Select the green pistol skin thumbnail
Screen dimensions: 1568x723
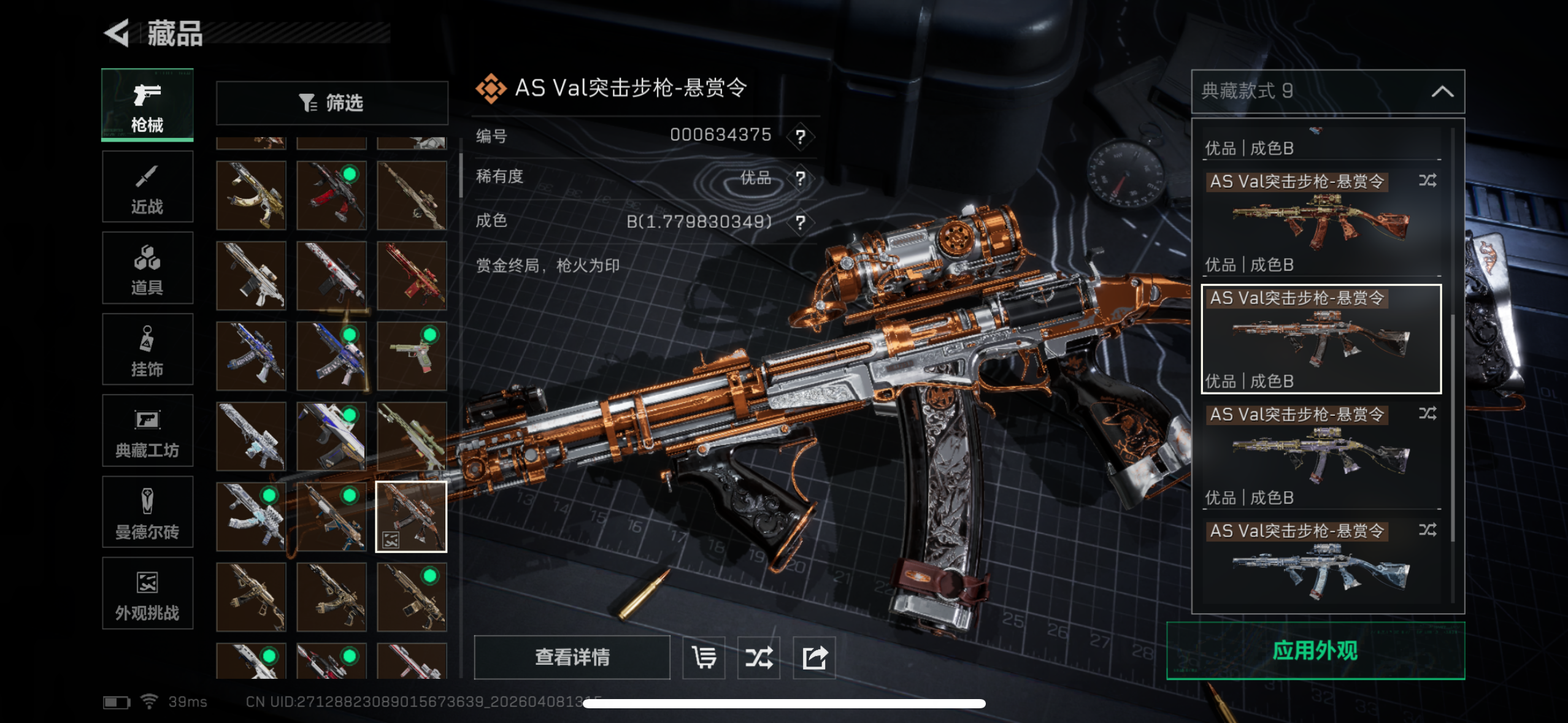click(412, 356)
